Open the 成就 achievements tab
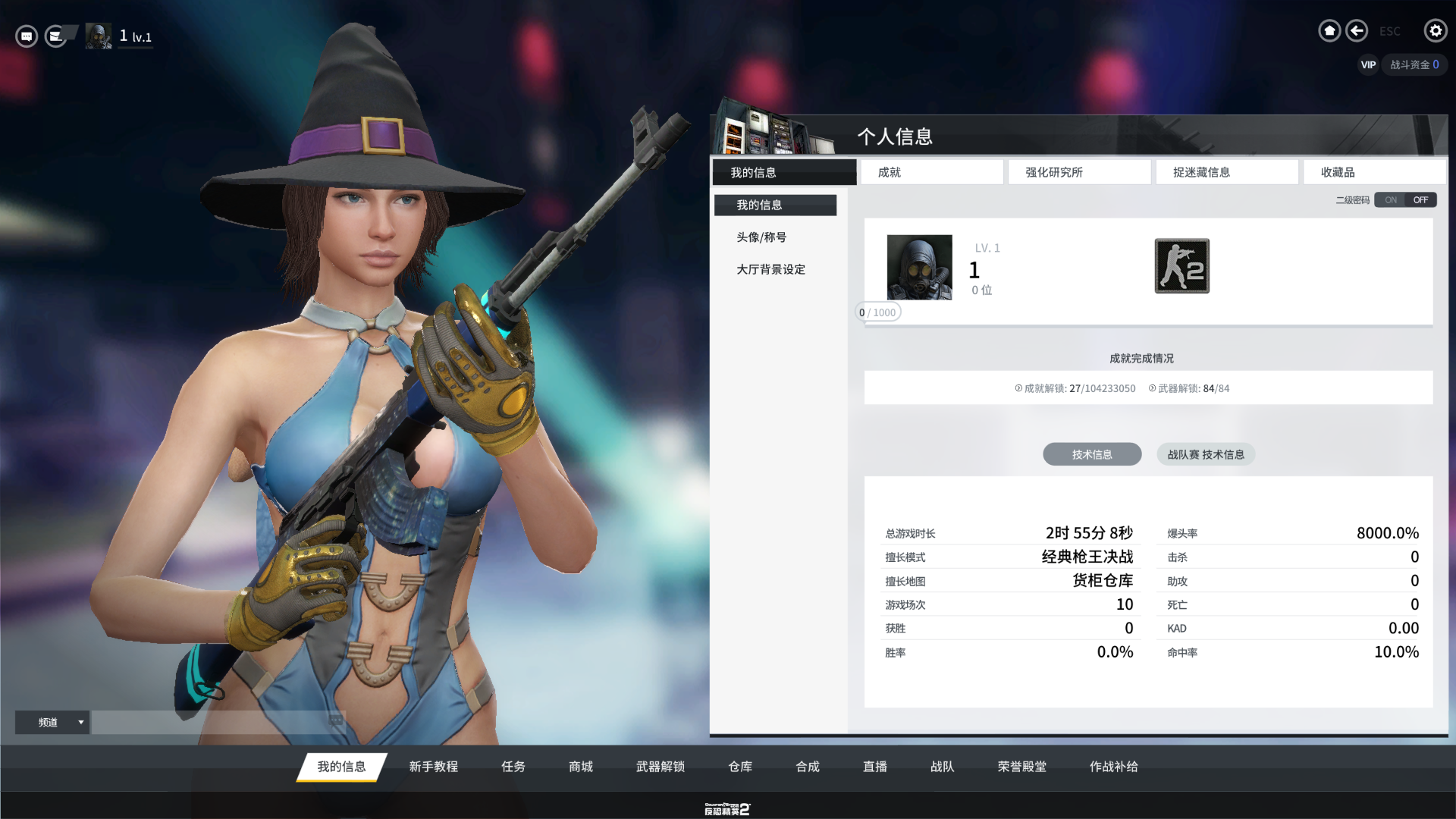Screen dimensions: 1456x819 tap(932, 172)
